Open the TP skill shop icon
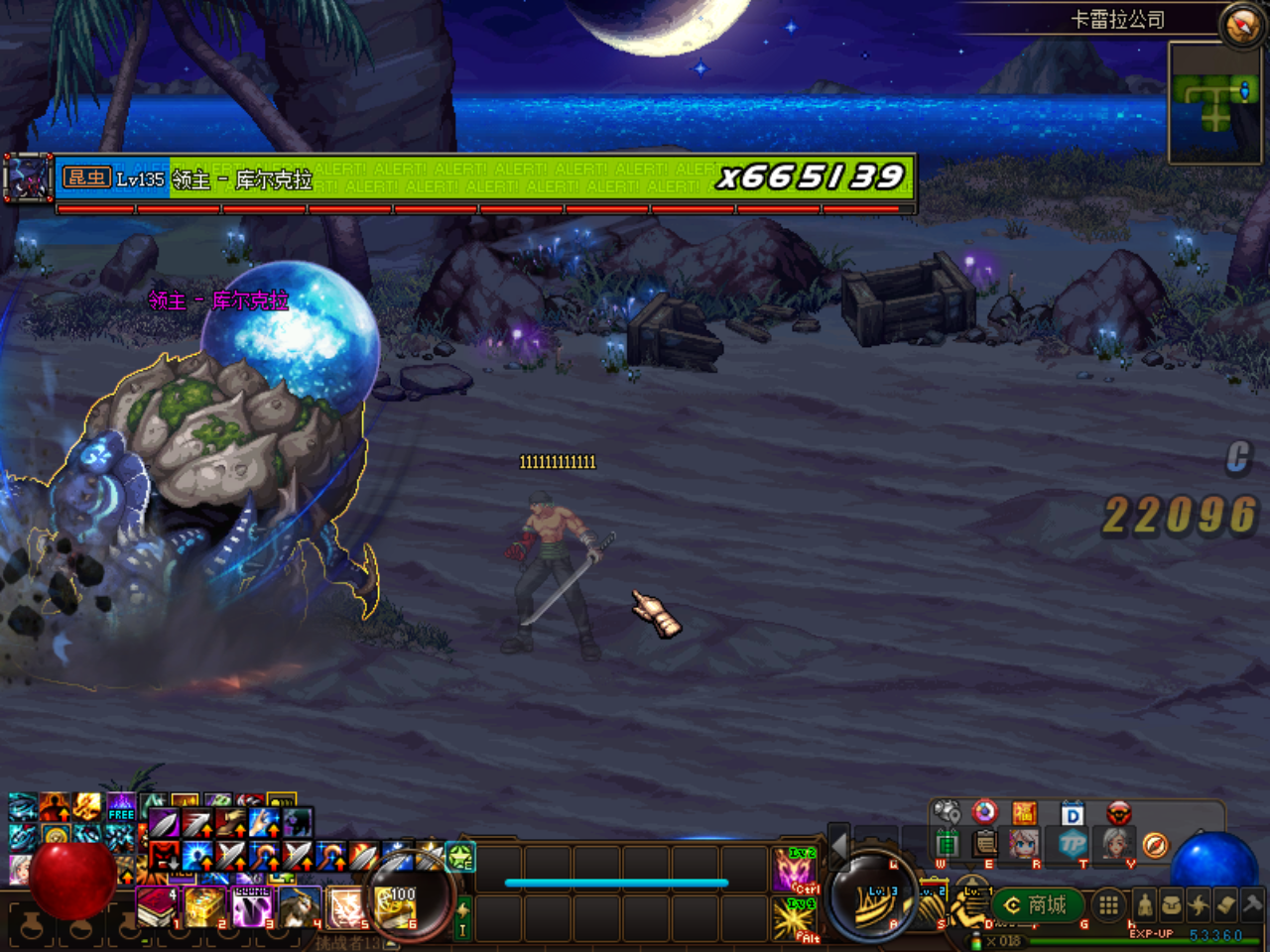Image resolution: width=1270 pixels, height=952 pixels. click(x=1072, y=843)
